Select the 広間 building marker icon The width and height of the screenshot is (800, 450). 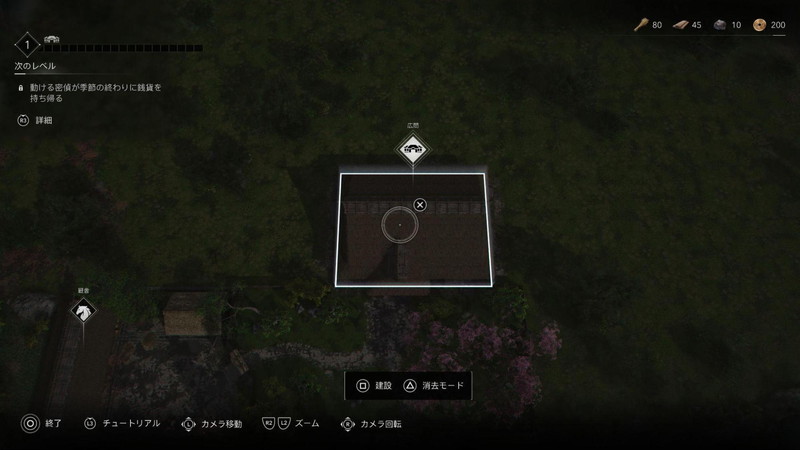(x=412, y=152)
